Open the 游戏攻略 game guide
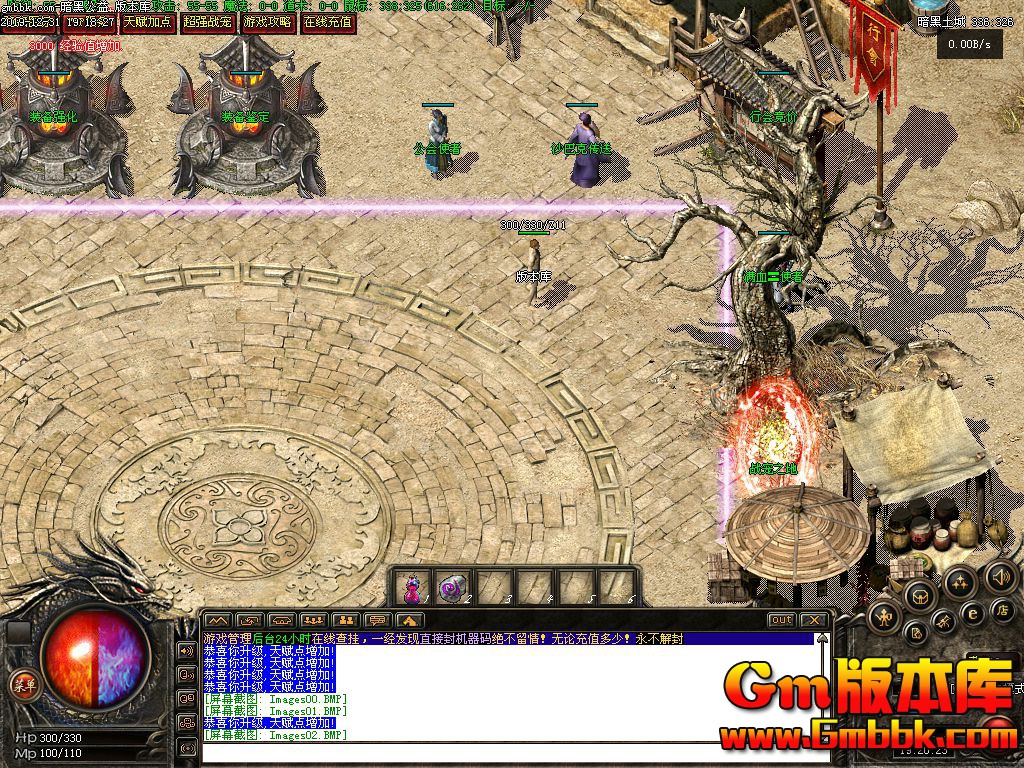This screenshot has width=1024, height=768. [x=269, y=21]
